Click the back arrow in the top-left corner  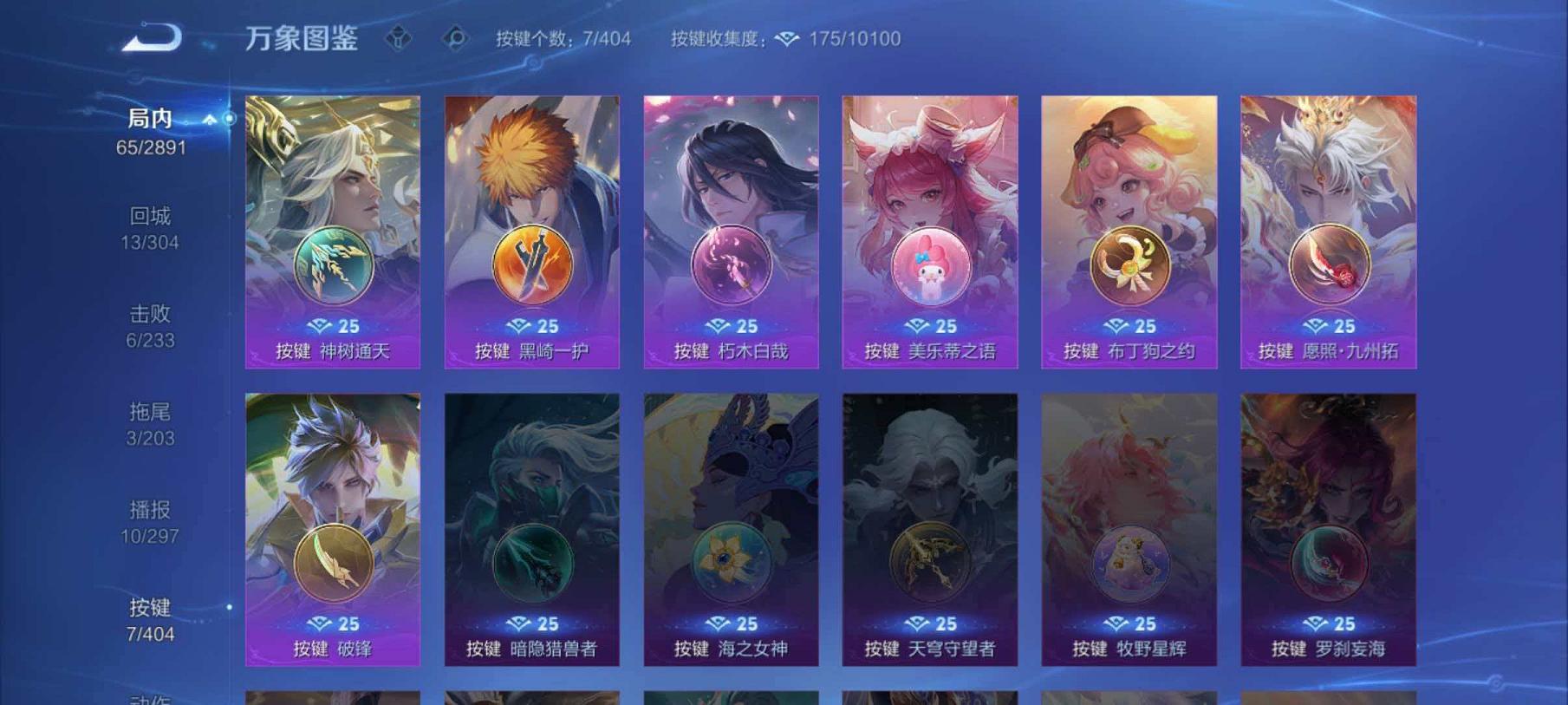click(x=150, y=38)
